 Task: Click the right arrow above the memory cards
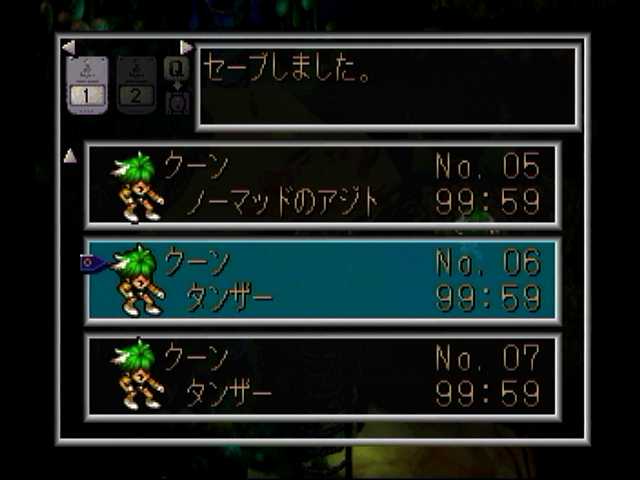(x=186, y=47)
